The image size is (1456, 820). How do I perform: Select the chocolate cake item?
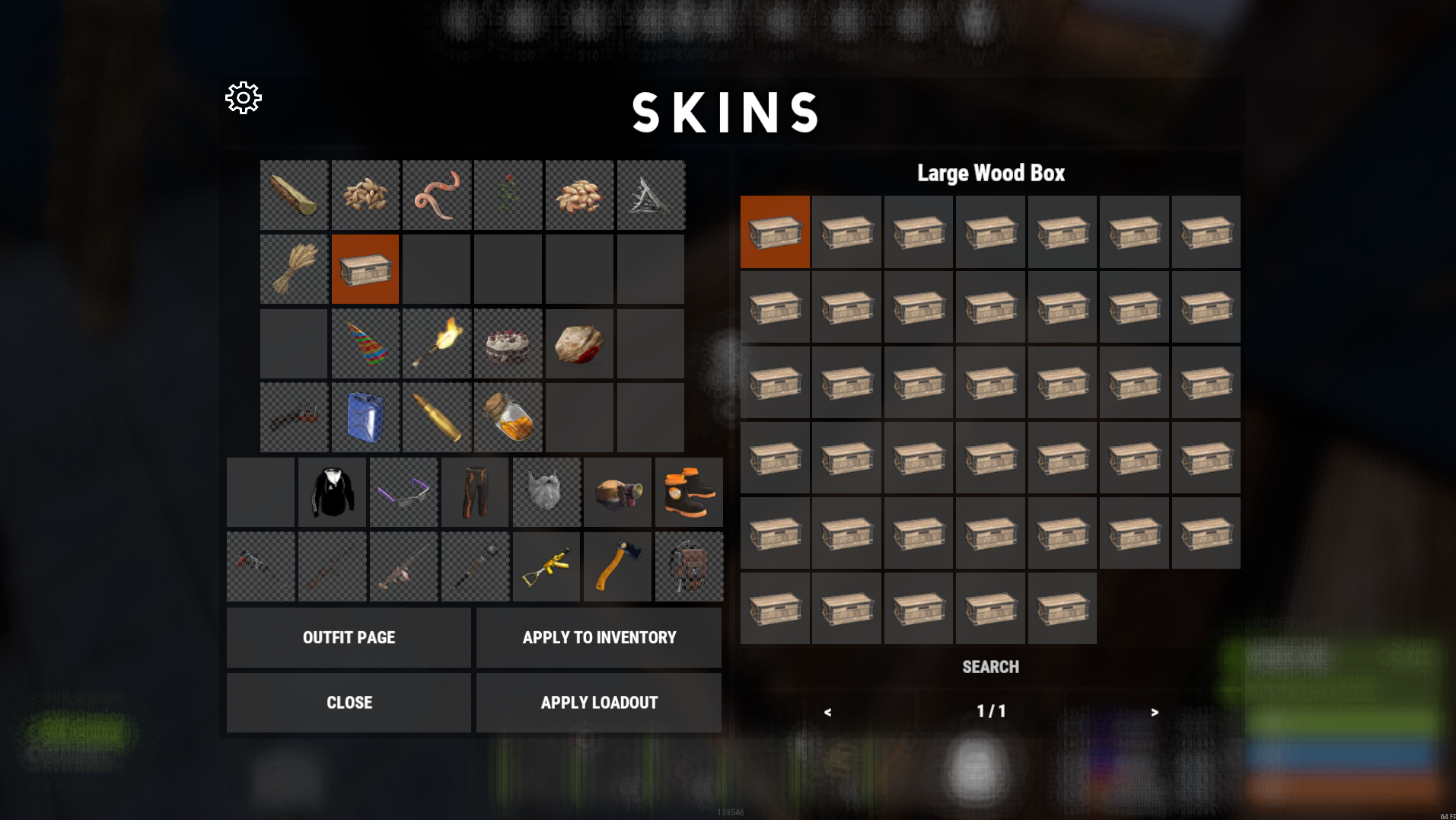(508, 343)
